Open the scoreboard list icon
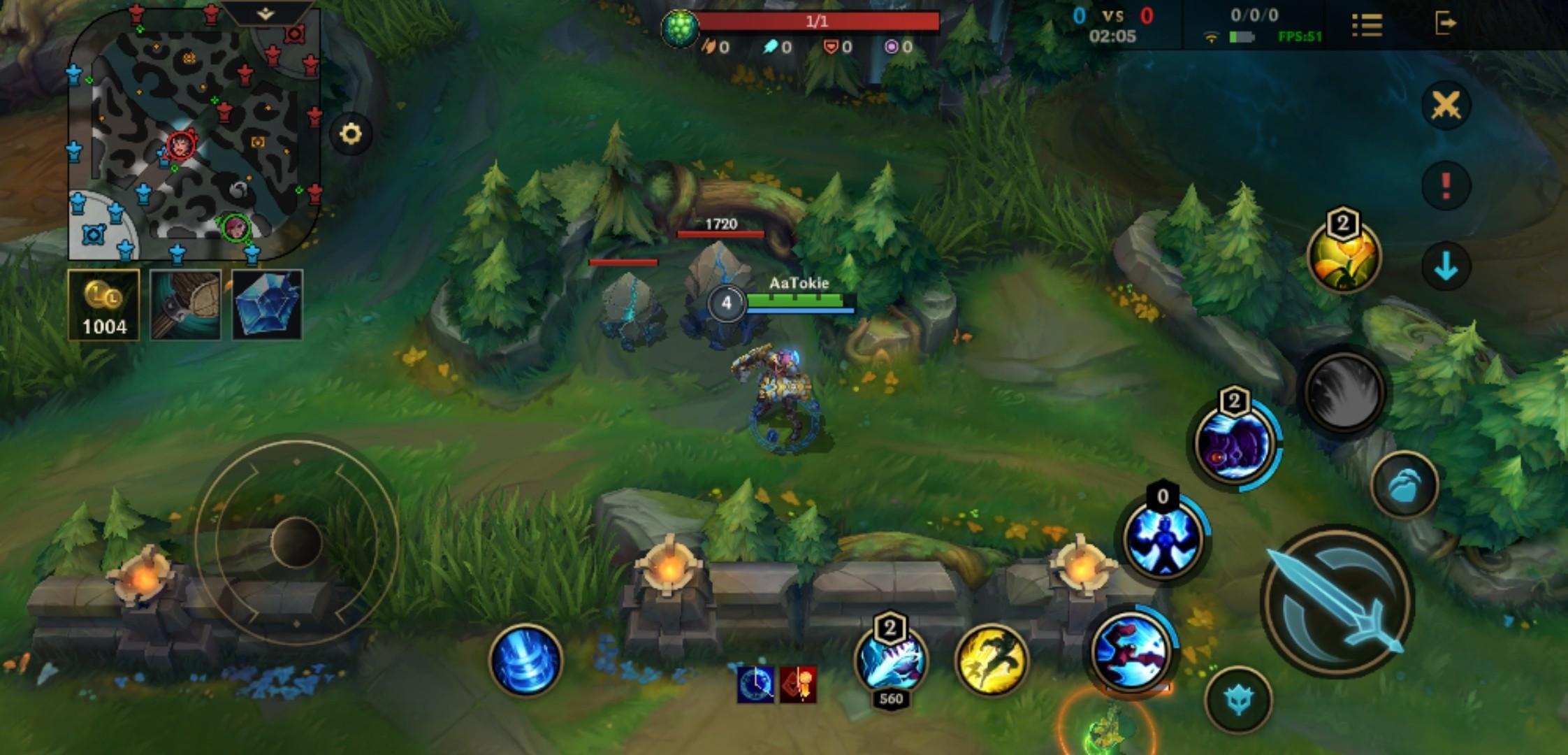This screenshot has height=755, width=1568. pos(1367,24)
